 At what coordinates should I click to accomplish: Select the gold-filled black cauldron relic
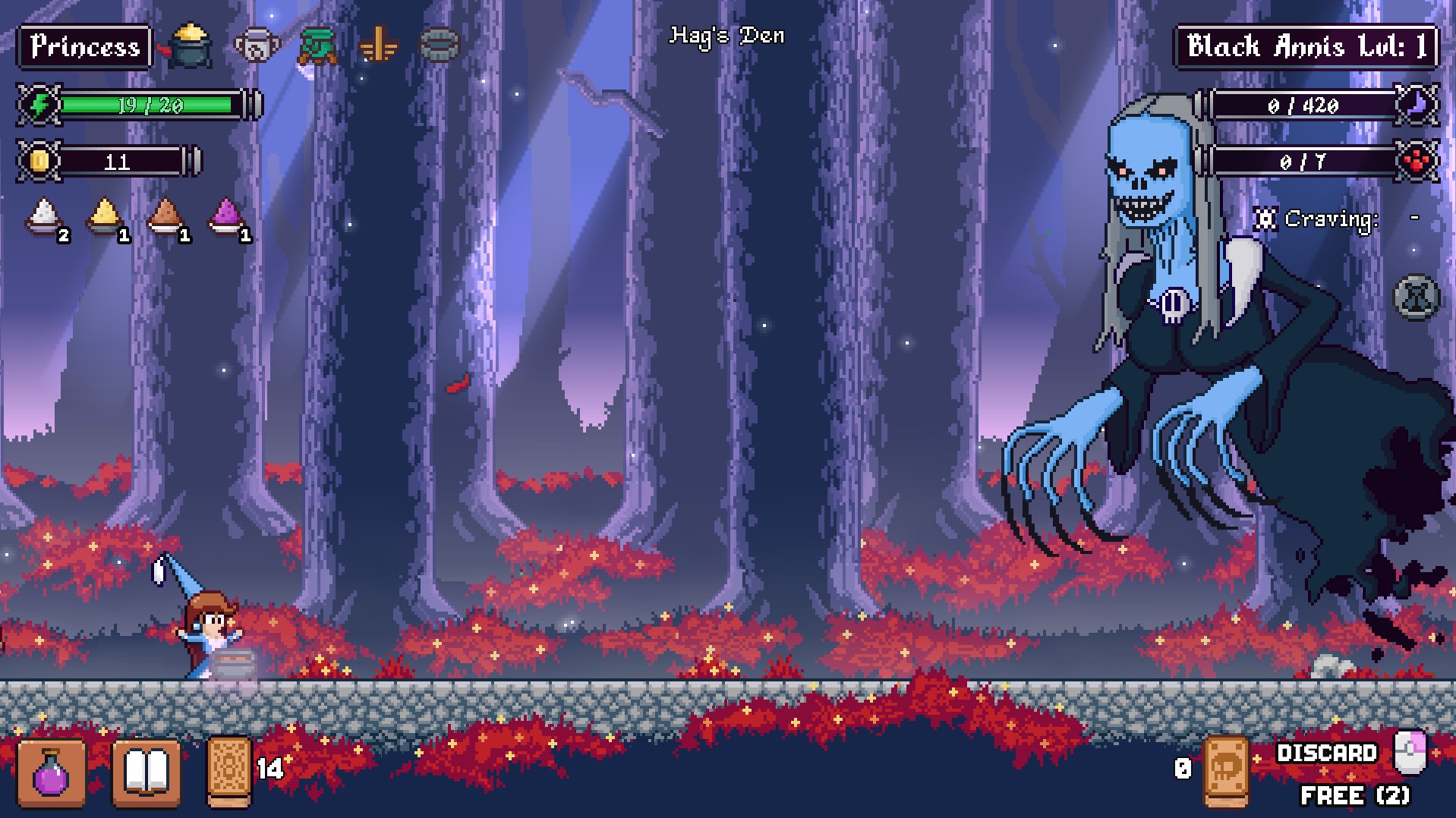tap(188, 46)
